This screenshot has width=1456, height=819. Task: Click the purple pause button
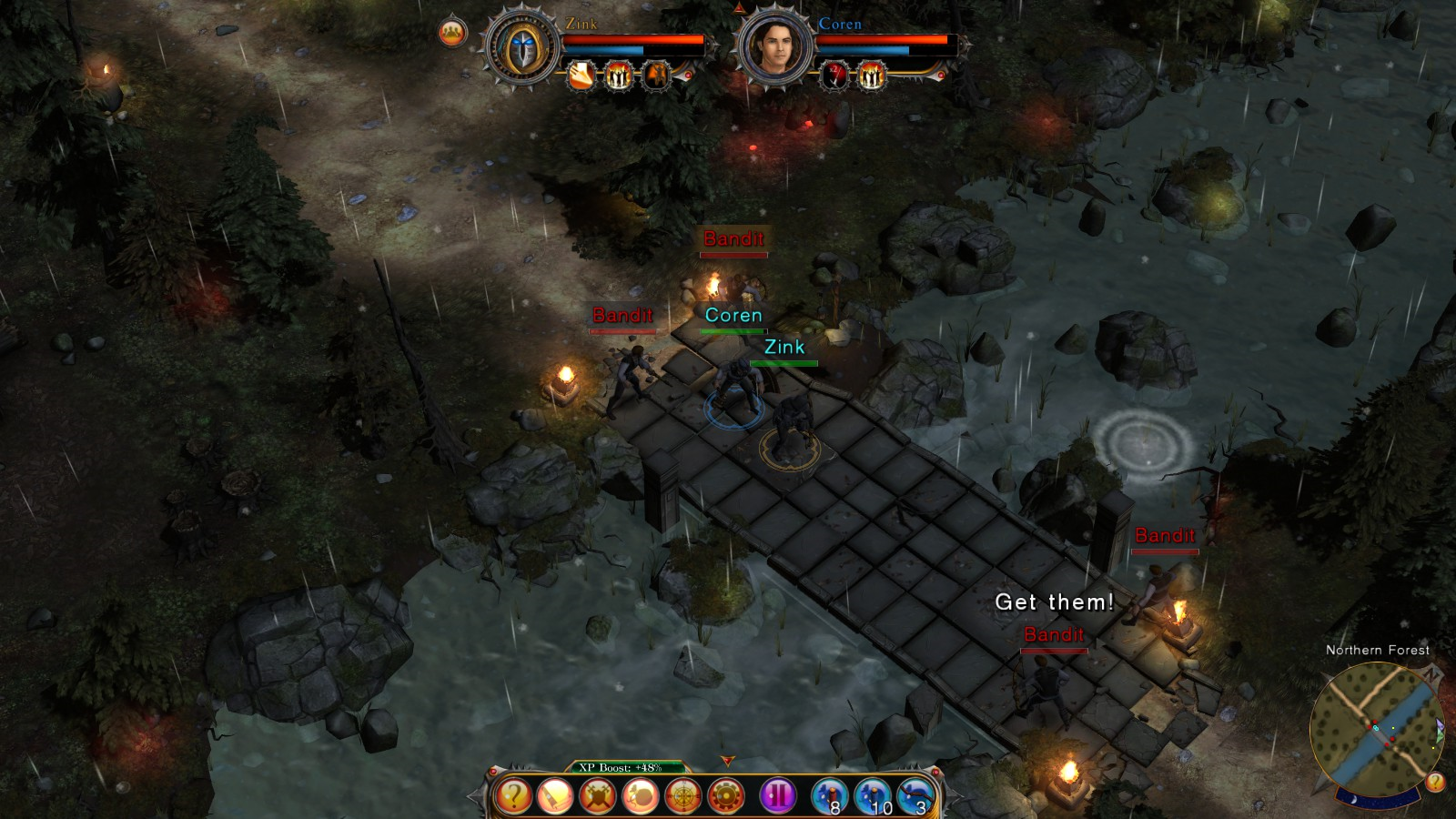point(778,796)
